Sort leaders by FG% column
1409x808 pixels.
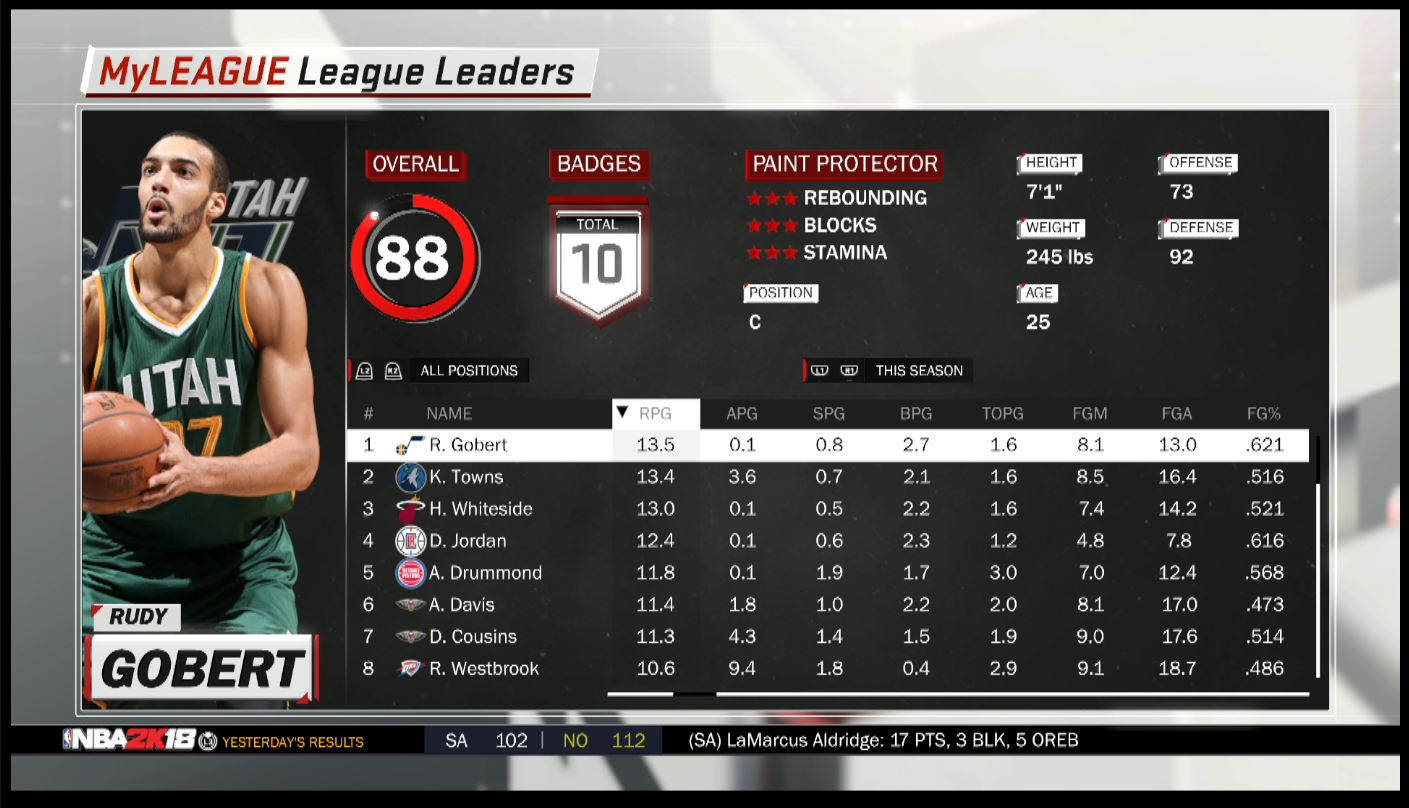pyautogui.click(x=1264, y=413)
